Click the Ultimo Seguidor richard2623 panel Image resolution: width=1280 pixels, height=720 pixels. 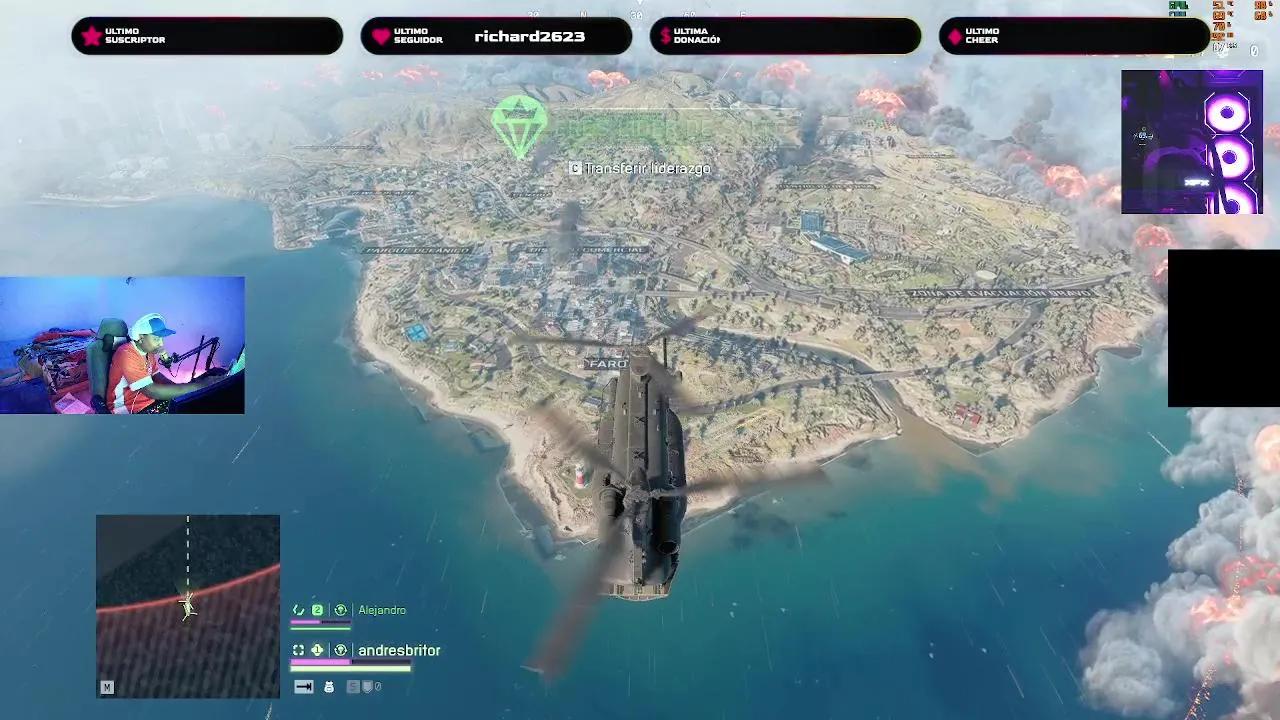(x=496, y=37)
